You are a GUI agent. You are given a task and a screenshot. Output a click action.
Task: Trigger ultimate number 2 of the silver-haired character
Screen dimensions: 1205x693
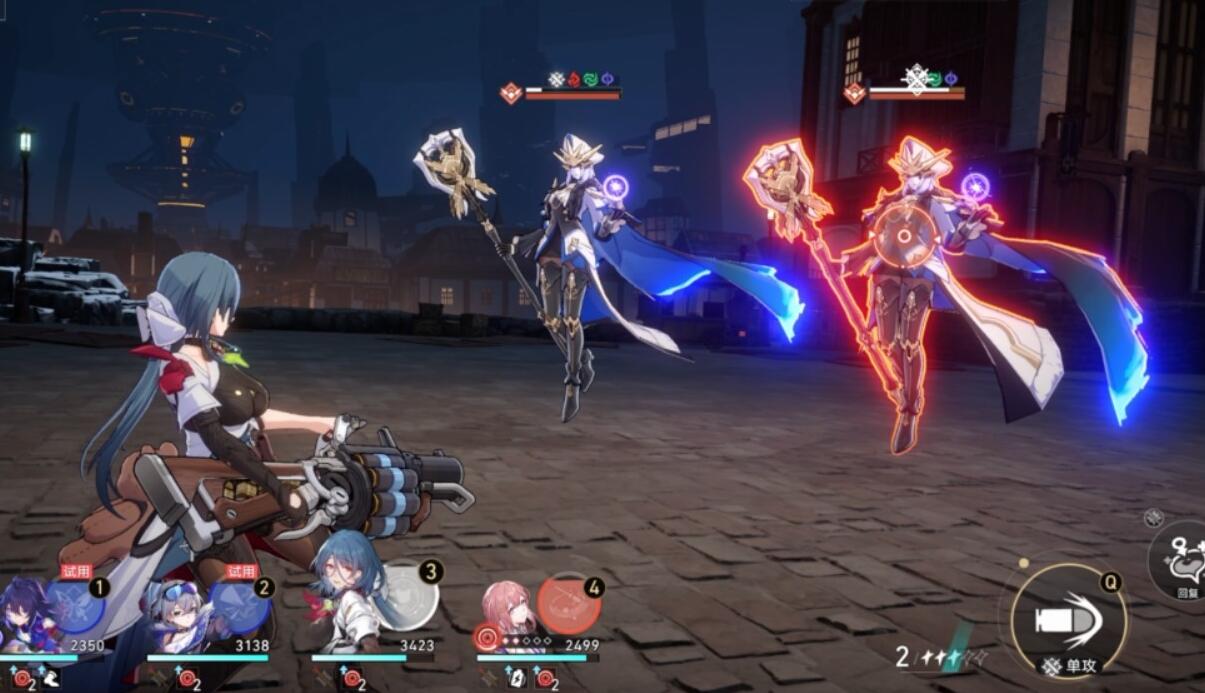[240, 606]
